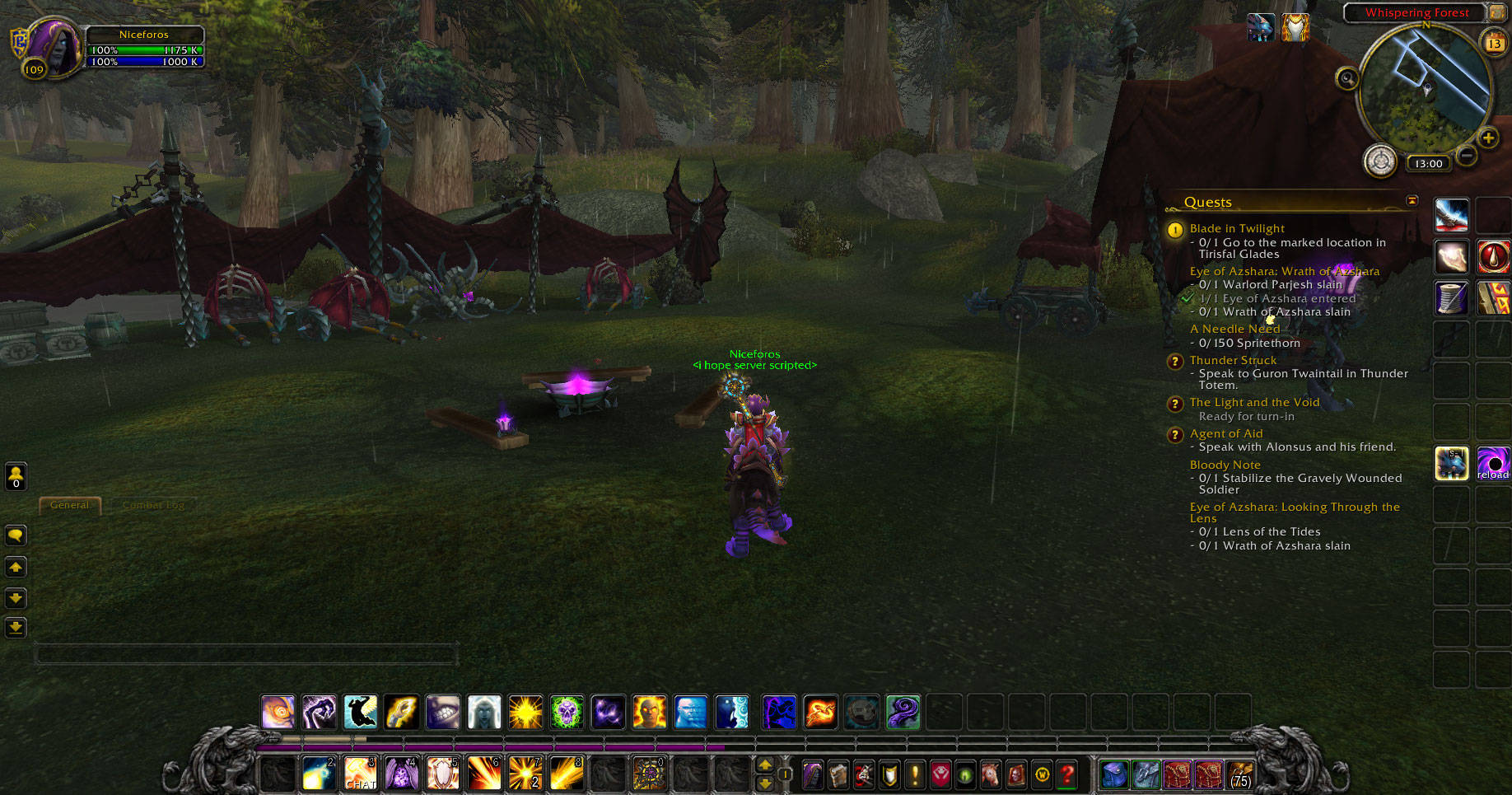
Task: Open the minimap tracking magnifier button
Action: click(x=1347, y=79)
